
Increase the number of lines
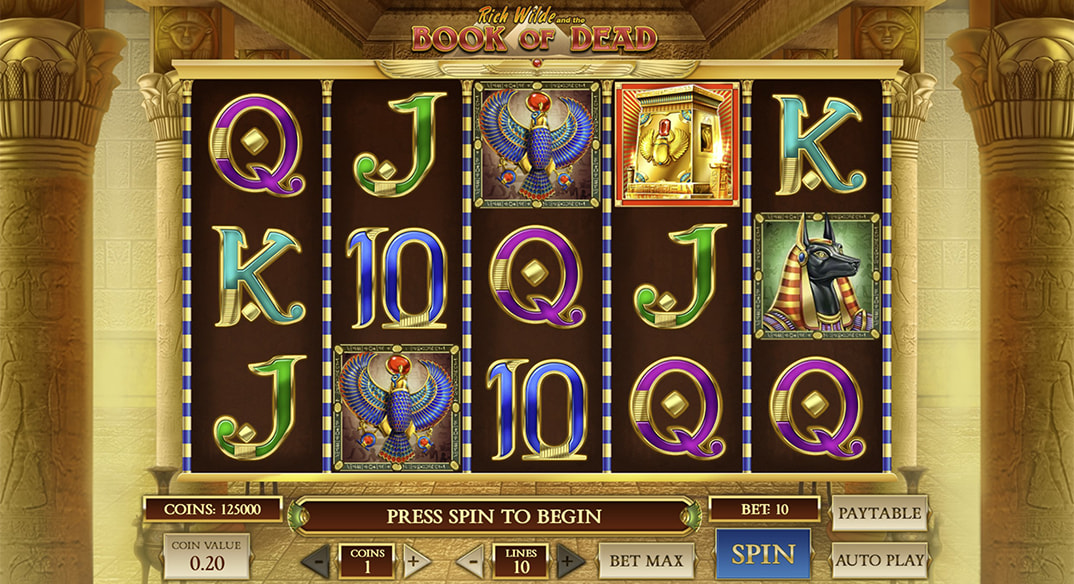tap(570, 560)
